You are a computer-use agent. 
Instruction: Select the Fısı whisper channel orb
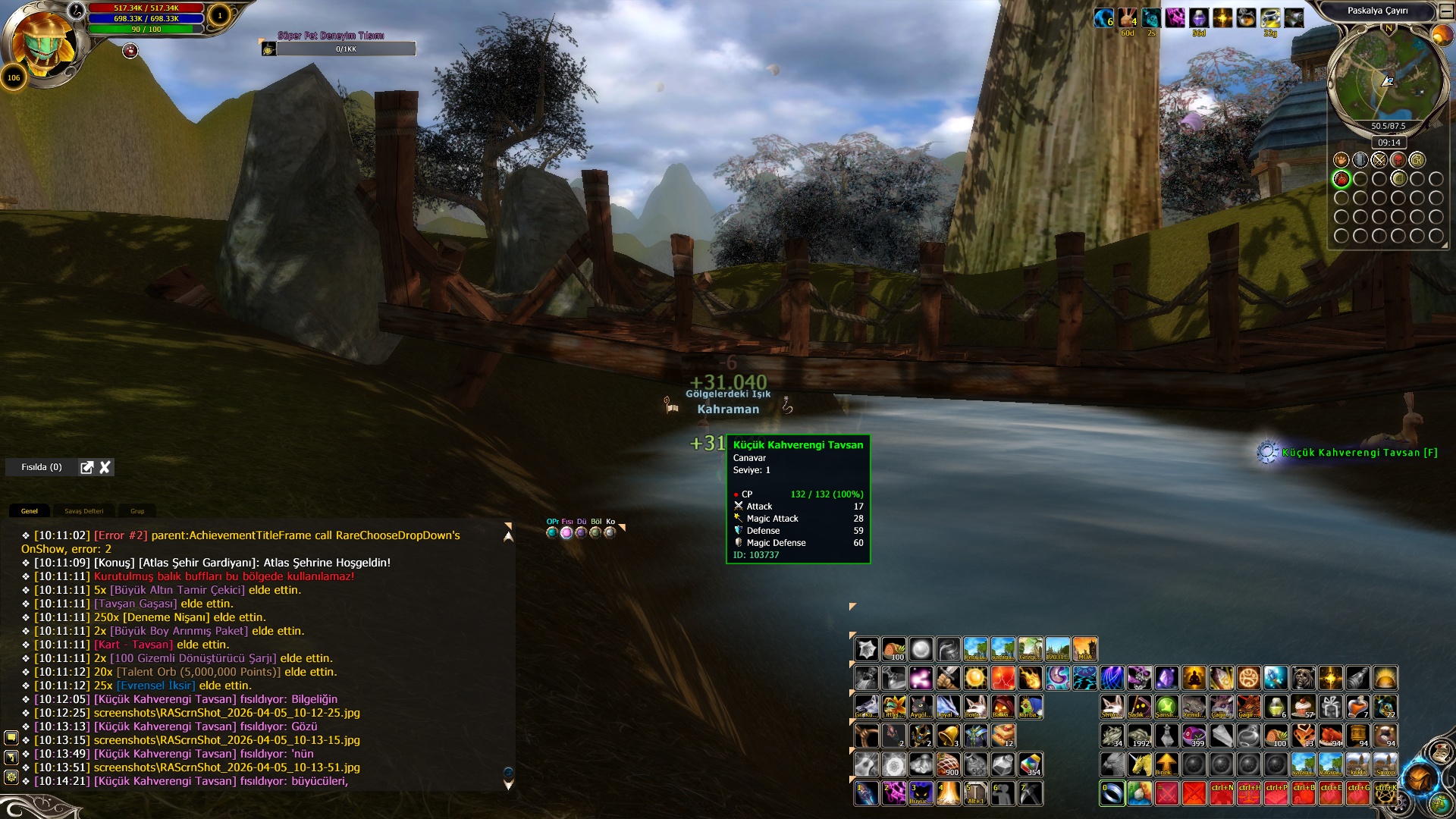(566, 532)
